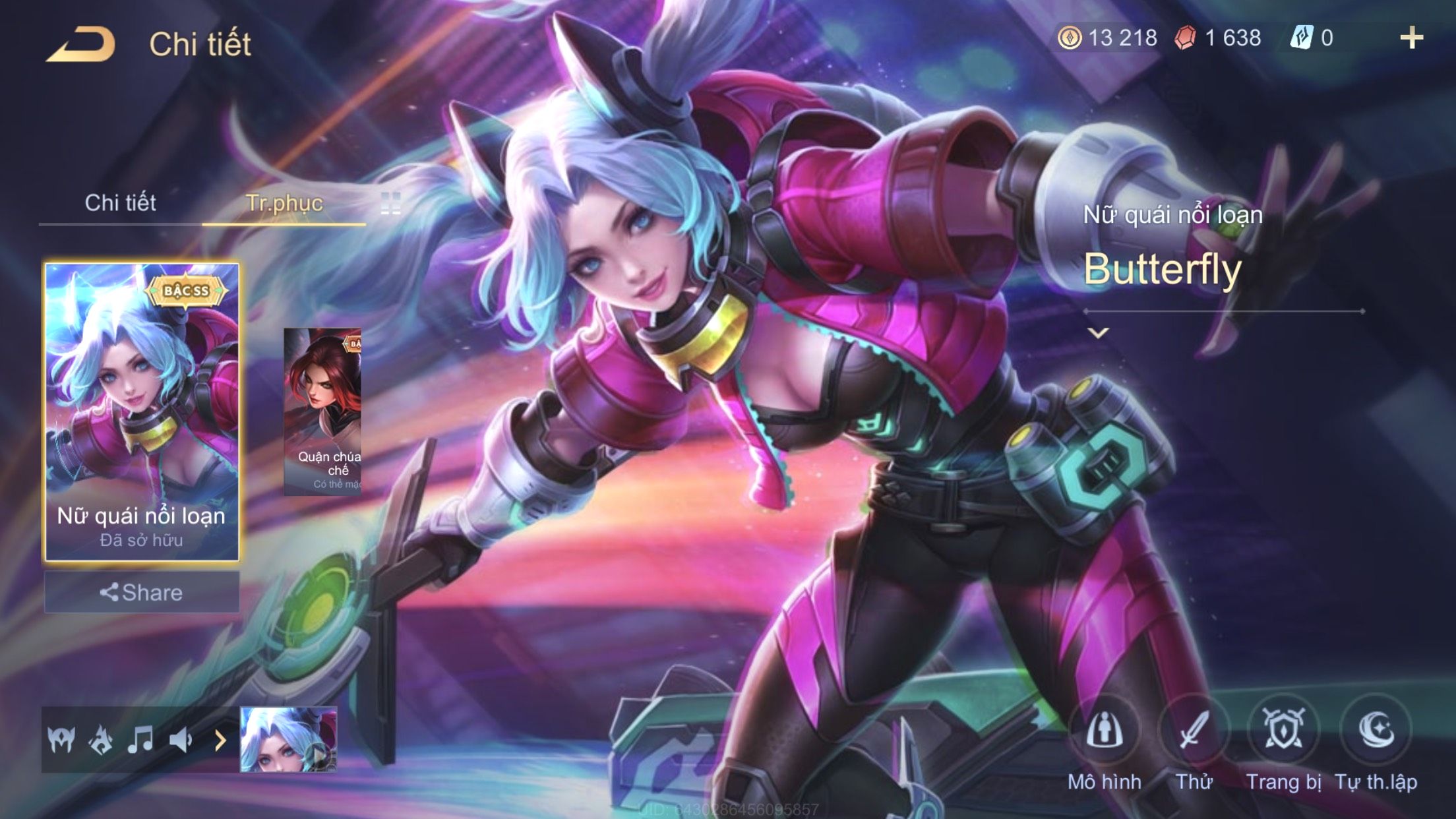
Task: Click the music note icon
Action: (x=140, y=740)
